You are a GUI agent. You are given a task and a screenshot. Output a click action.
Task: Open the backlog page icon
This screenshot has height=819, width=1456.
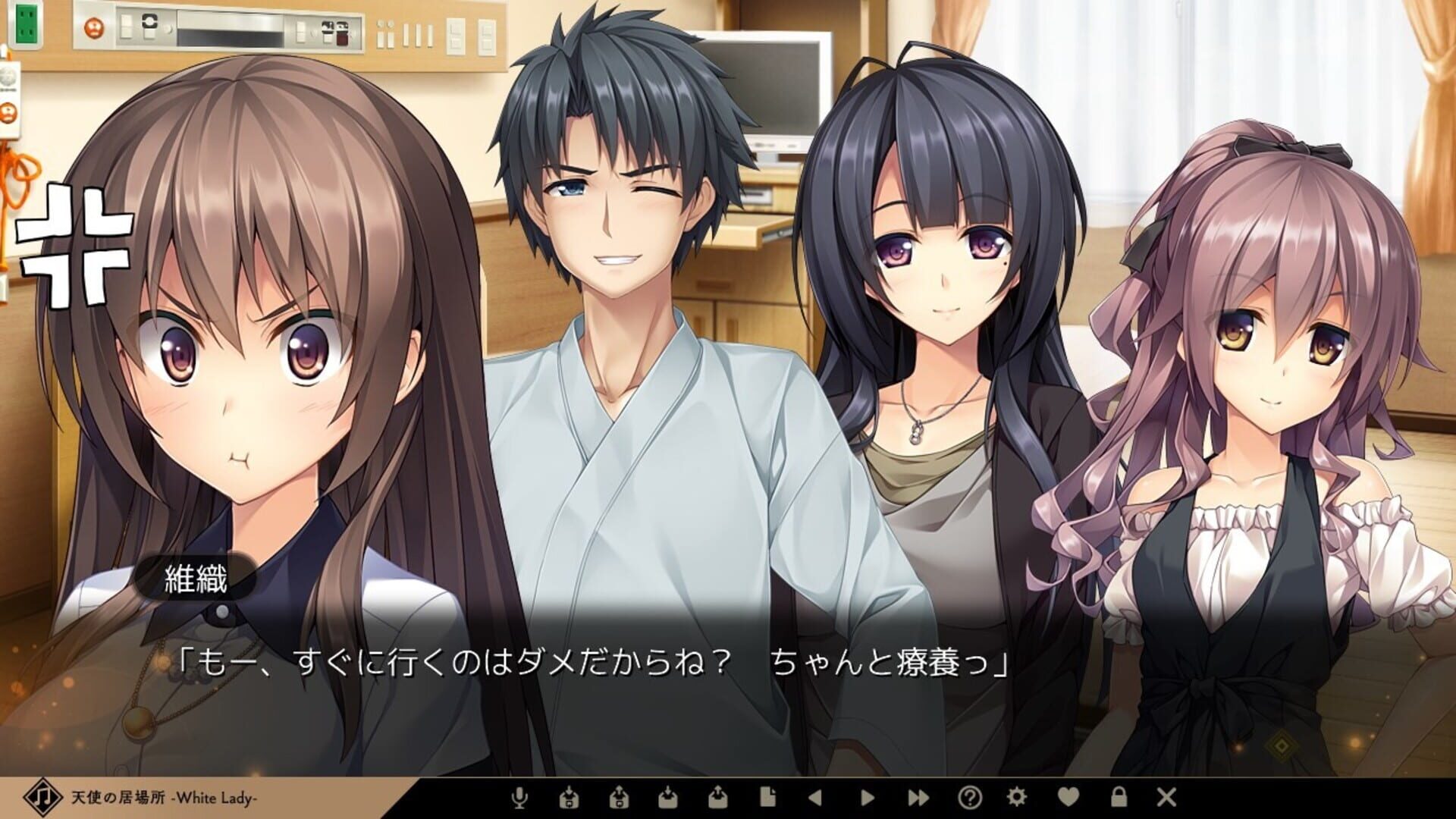coord(767,798)
